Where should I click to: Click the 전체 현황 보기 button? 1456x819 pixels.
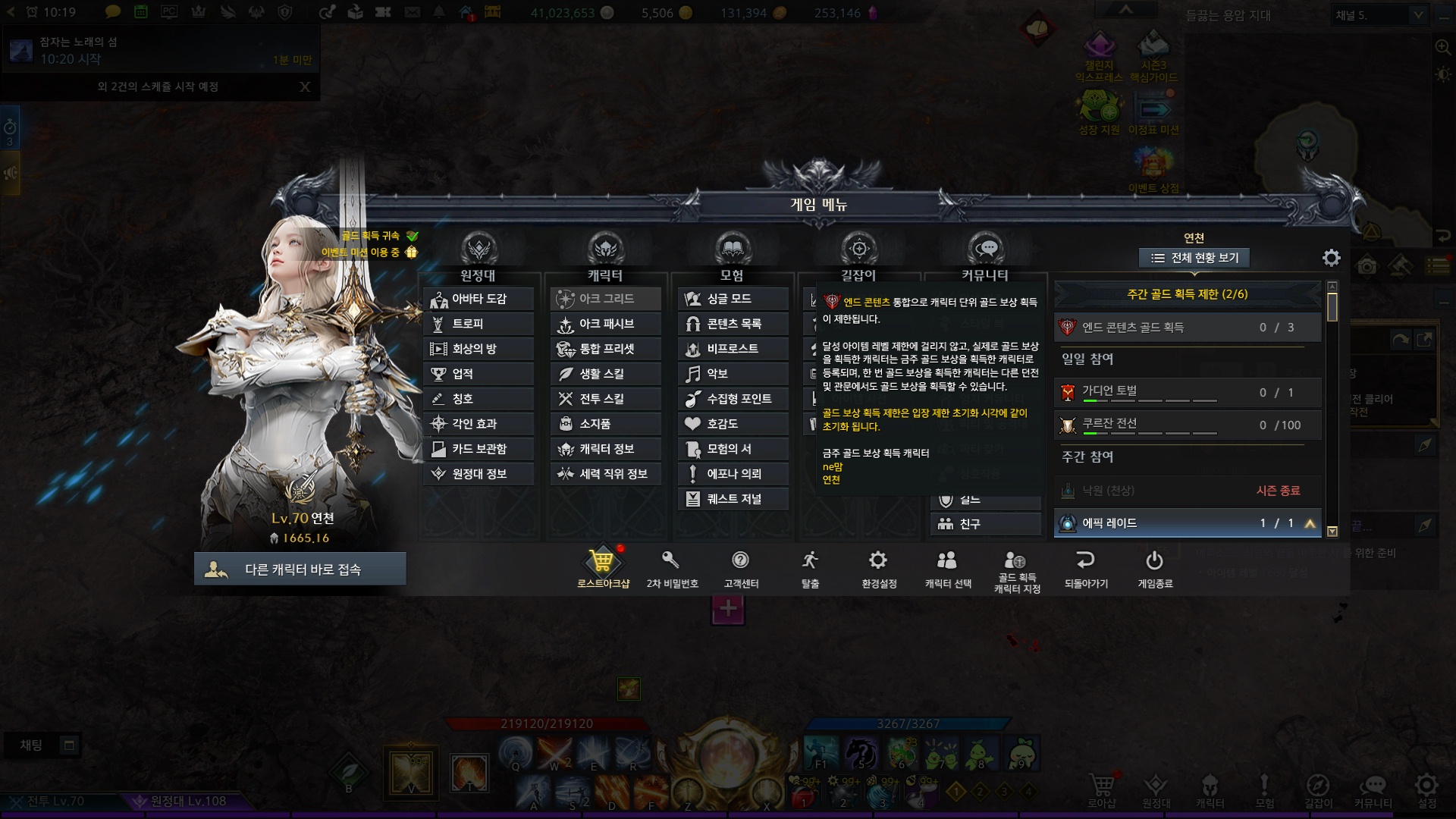[x=1194, y=258]
